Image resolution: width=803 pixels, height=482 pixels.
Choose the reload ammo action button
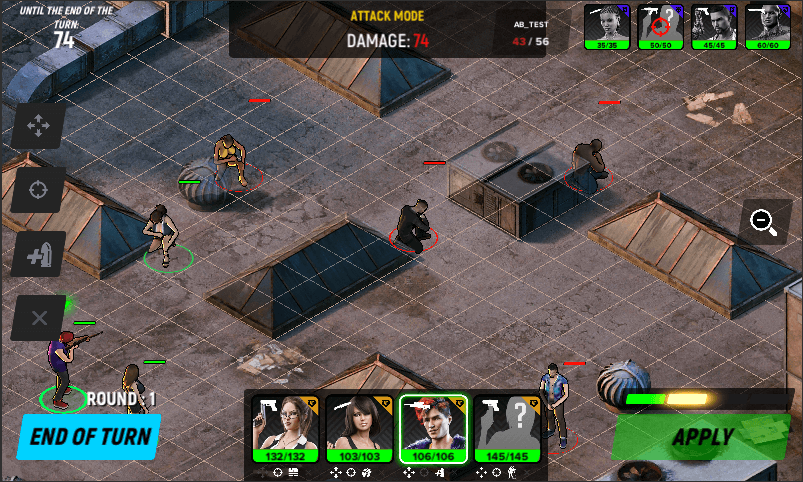point(39,254)
